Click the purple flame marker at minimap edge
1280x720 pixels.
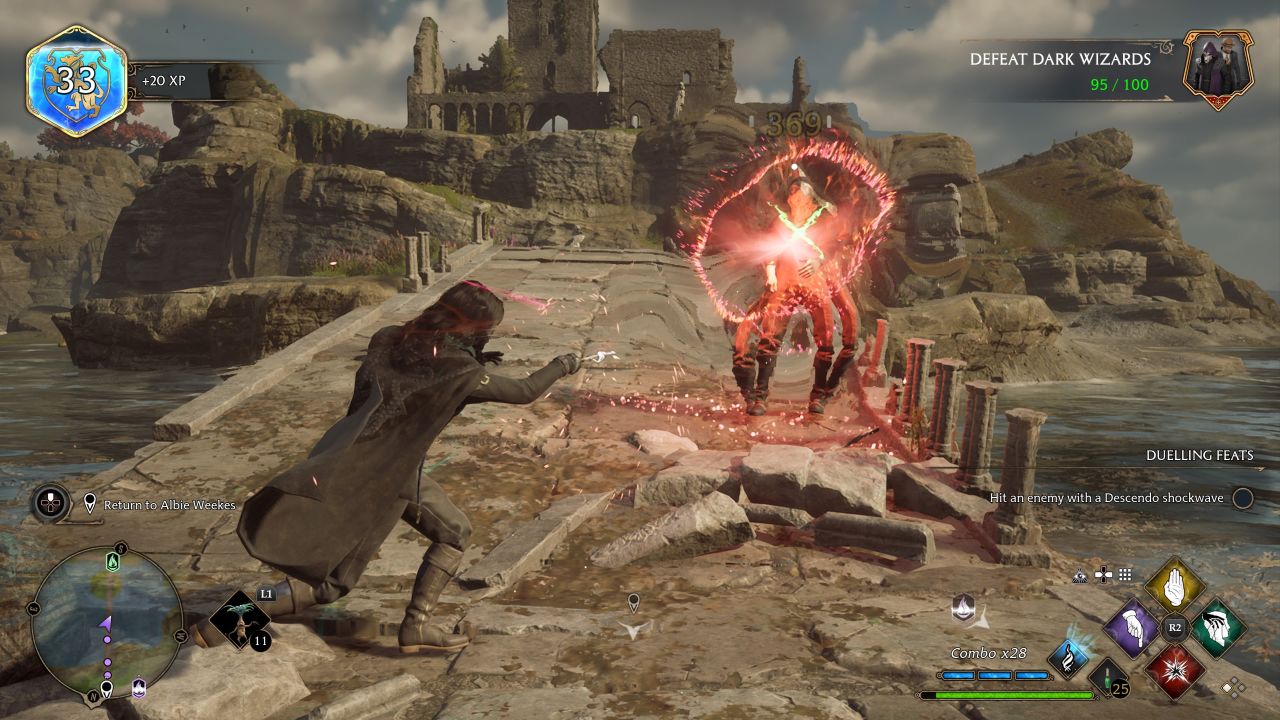pyautogui.click(x=140, y=686)
